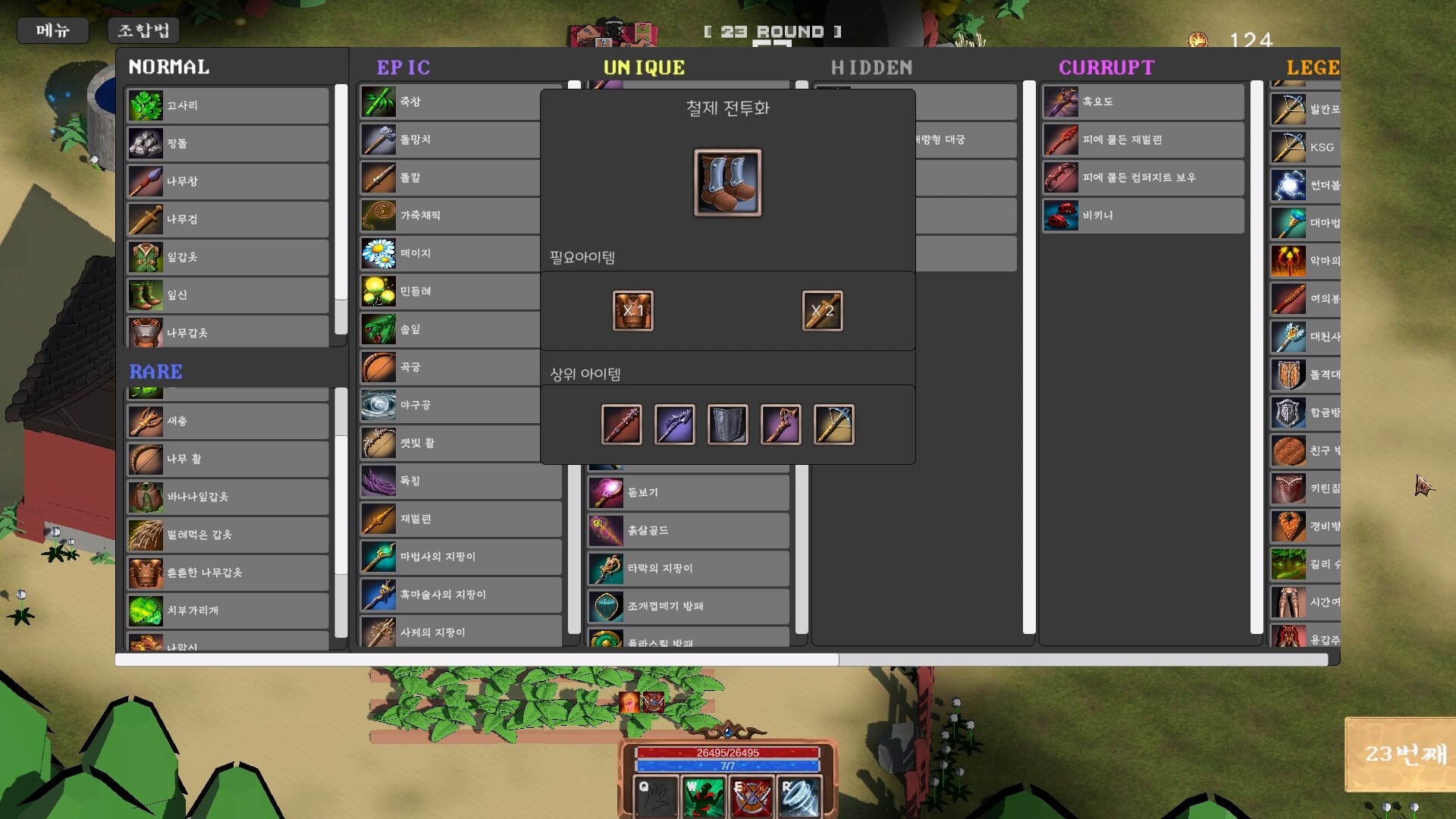Click the 돋보기 magnifier item icon
This screenshot has width=1456, height=819.
click(x=607, y=492)
